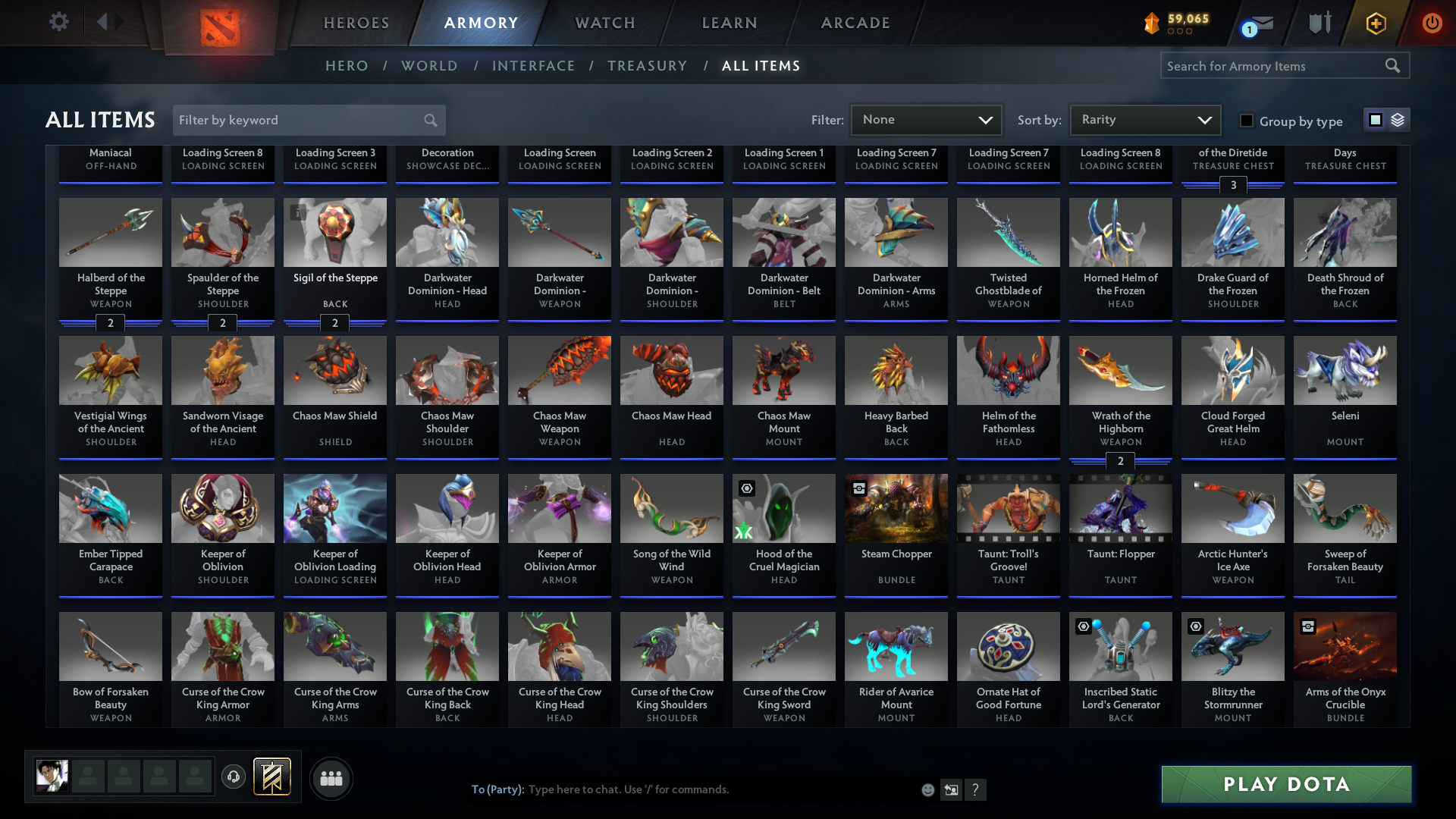Open the settings gear menu
The width and height of the screenshot is (1456, 819).
click(59, 22)
